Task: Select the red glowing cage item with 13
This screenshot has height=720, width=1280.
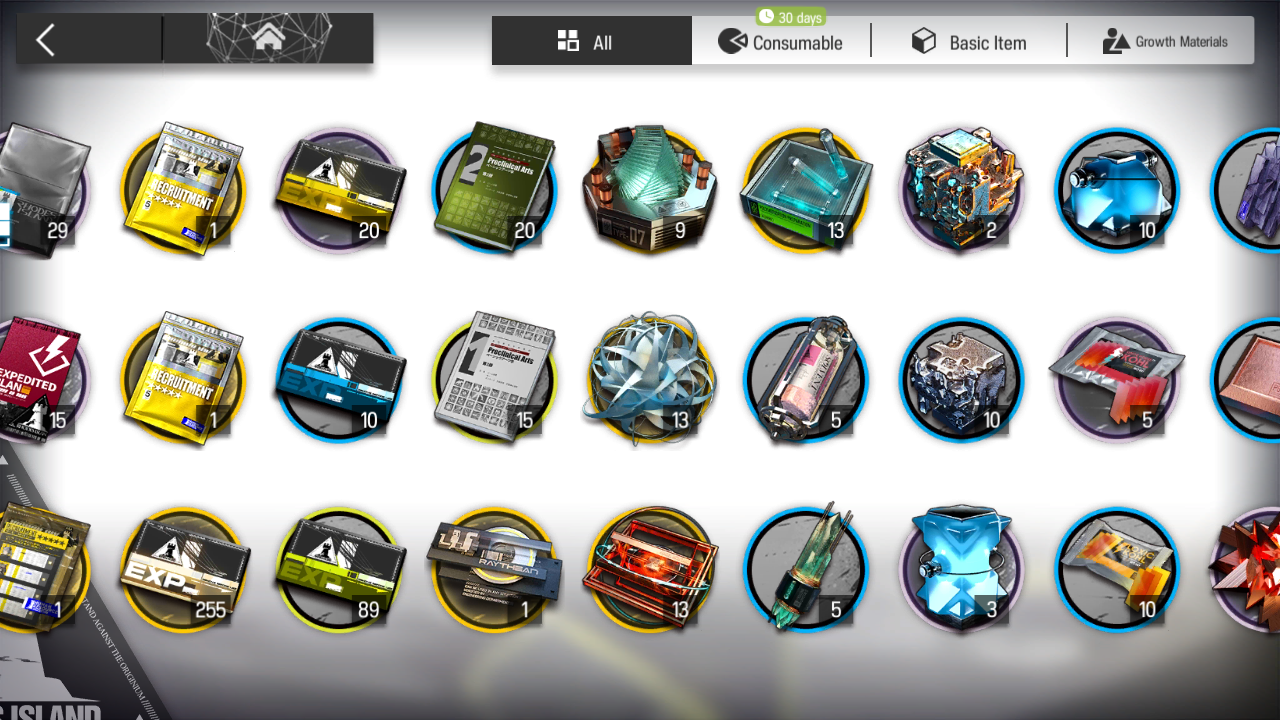Action: click(x=650, y=570)
